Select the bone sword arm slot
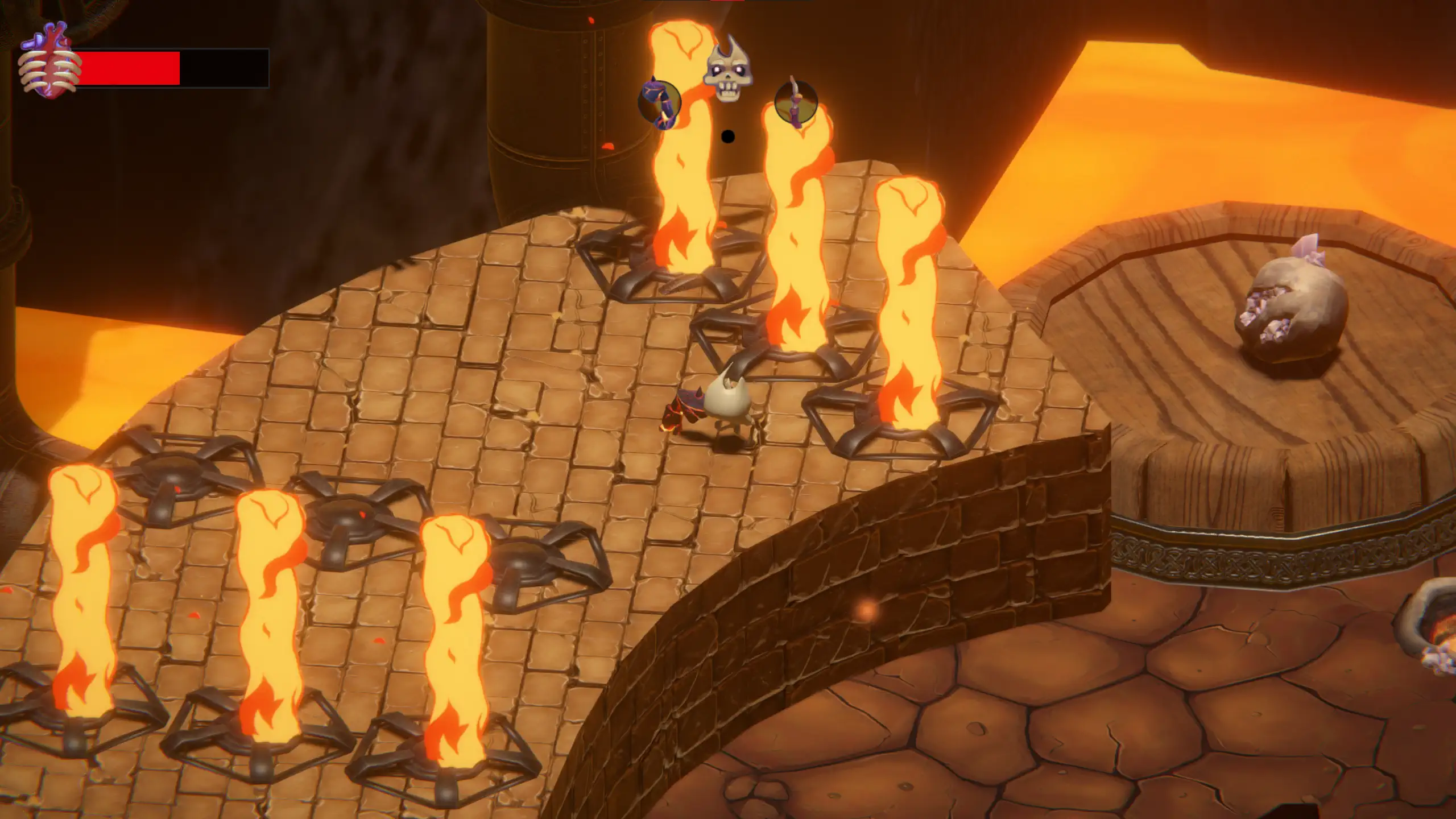 click(796, 104)
